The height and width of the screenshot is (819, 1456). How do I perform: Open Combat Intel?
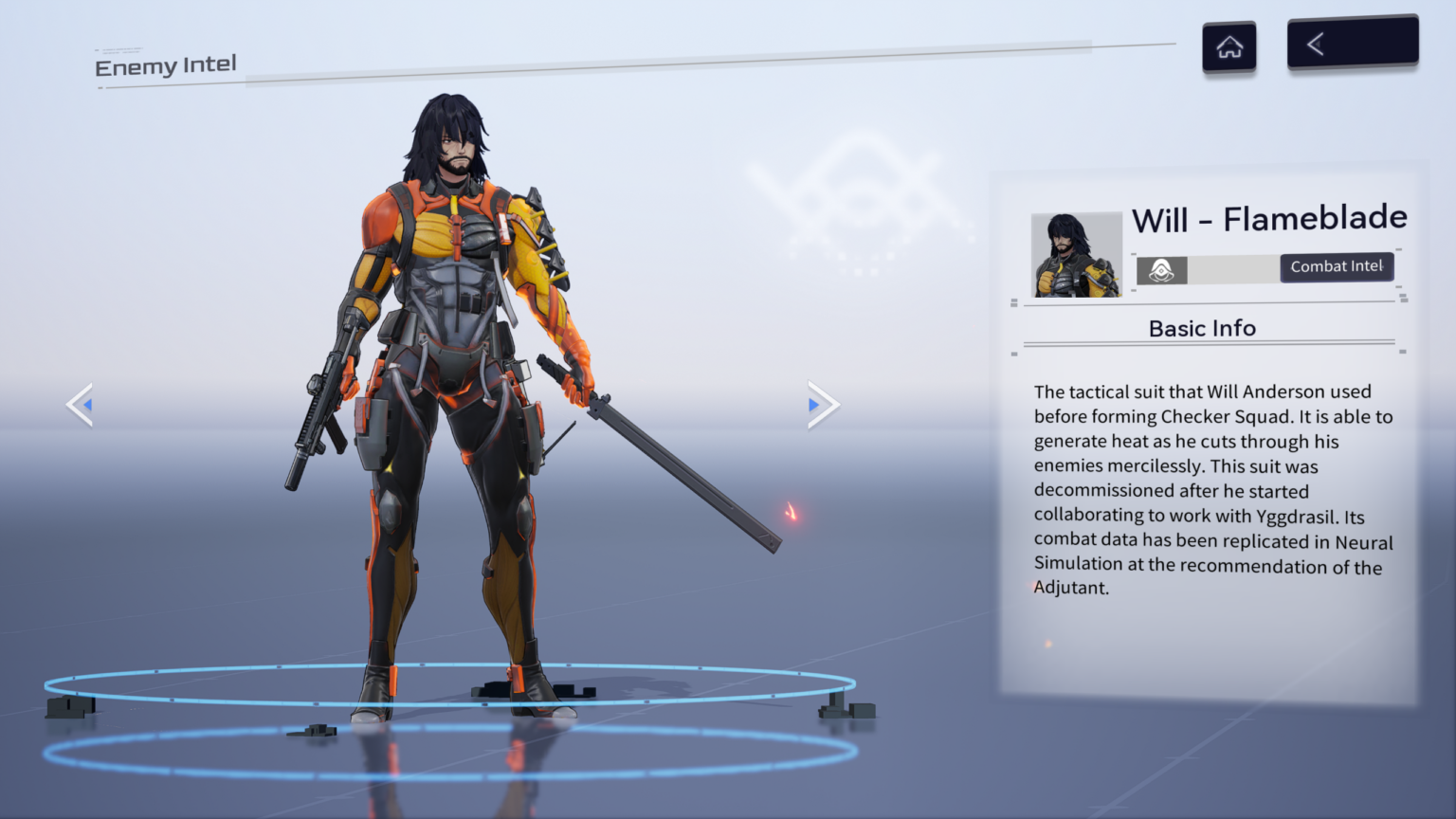click(1337, 266)
